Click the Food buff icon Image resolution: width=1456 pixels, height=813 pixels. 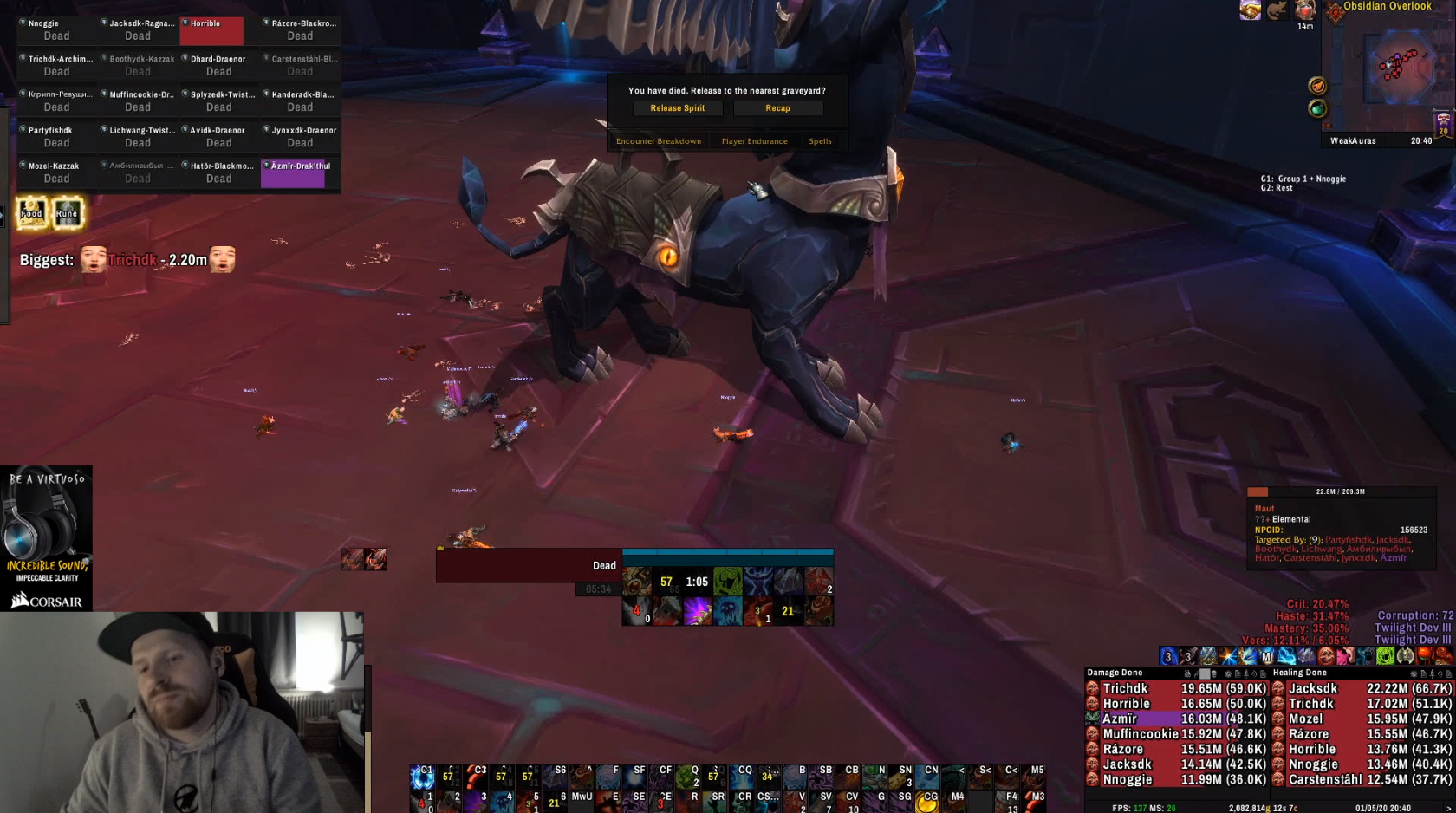[x=31, y=213]
